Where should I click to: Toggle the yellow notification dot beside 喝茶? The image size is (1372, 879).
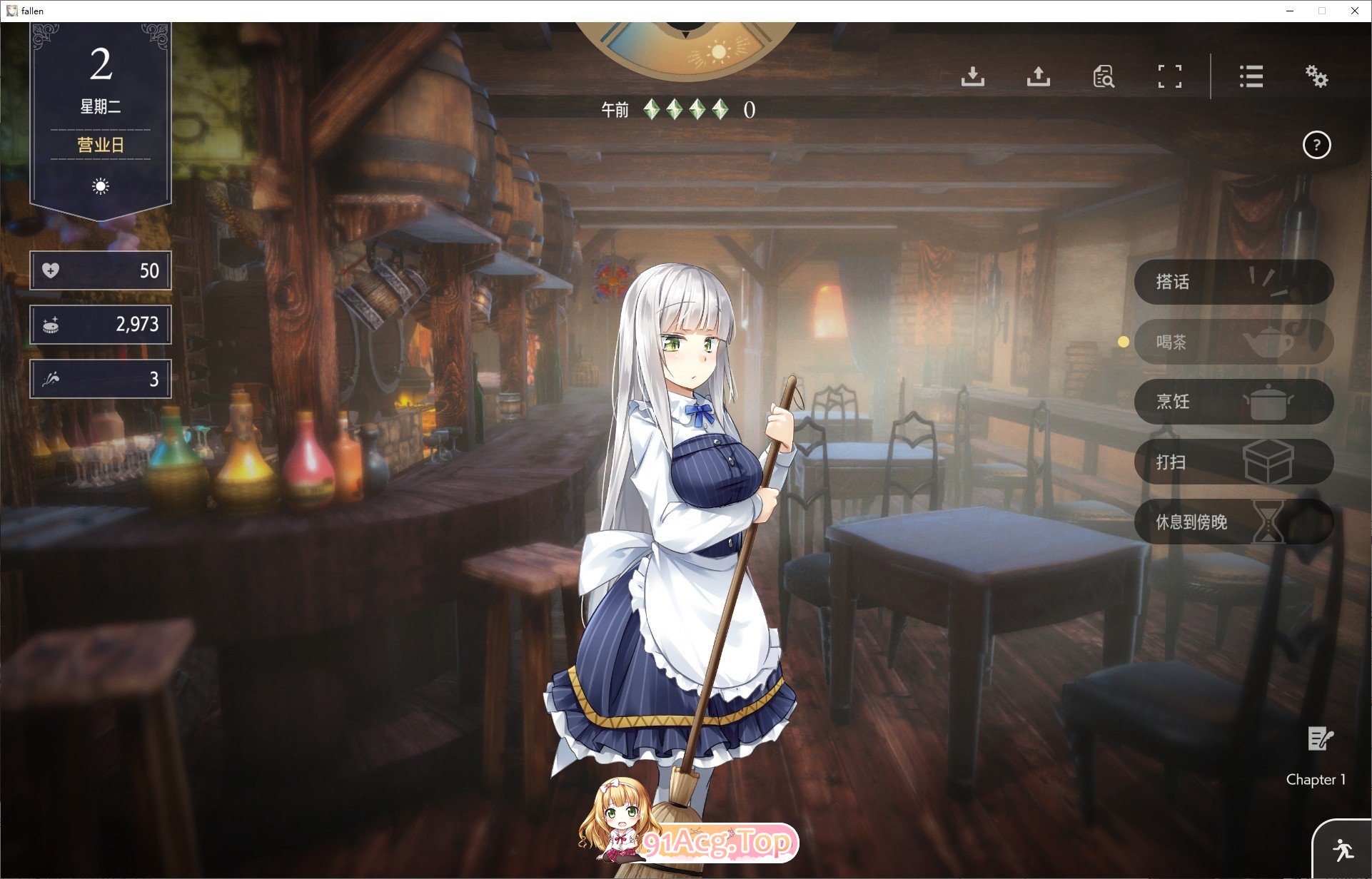click(x=1125, y=342)
